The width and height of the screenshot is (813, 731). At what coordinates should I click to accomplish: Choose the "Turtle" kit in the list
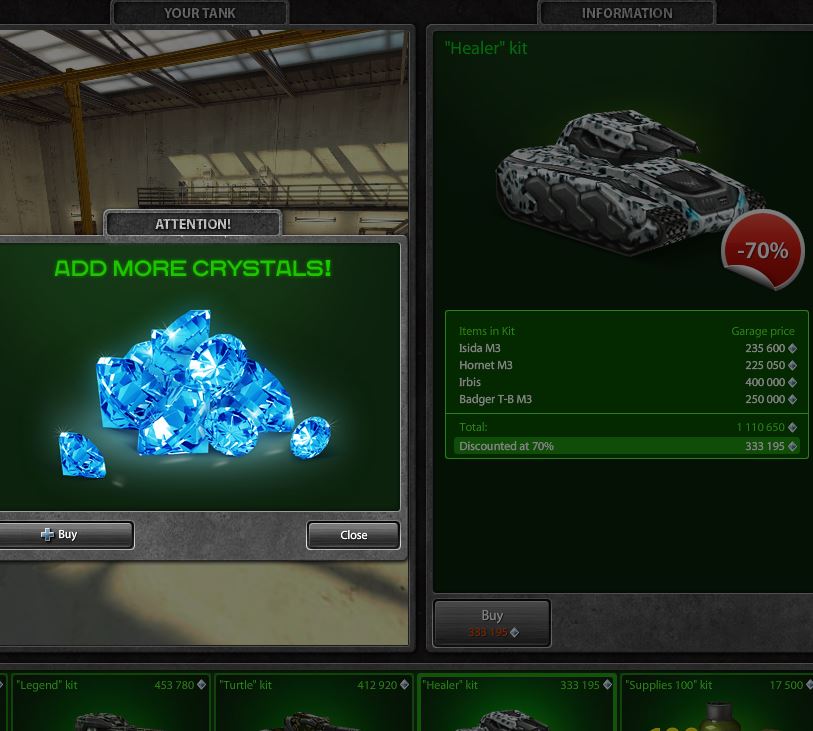[x=313, y=703]
